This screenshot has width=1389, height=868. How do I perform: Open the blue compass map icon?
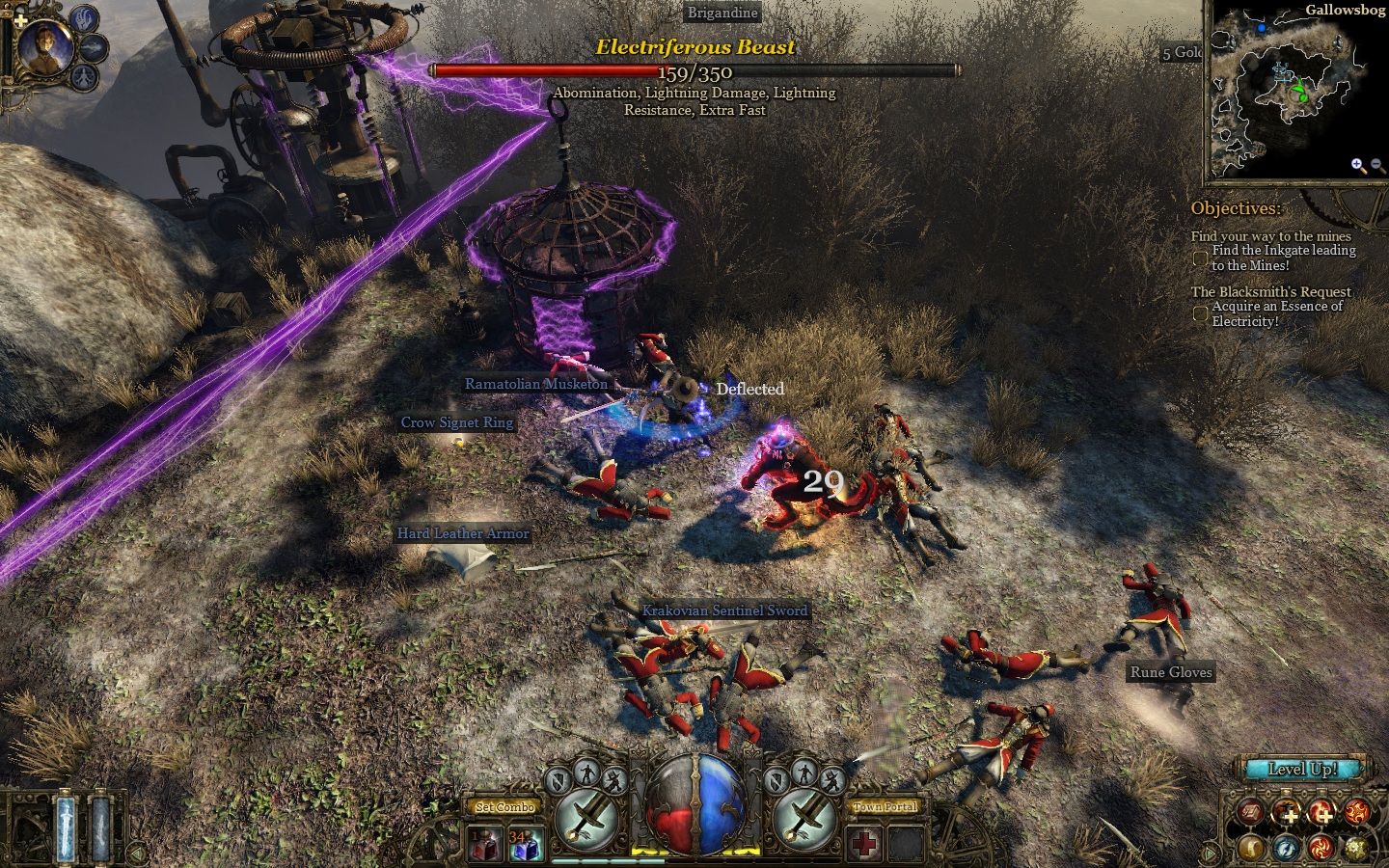coord(1287,848)
